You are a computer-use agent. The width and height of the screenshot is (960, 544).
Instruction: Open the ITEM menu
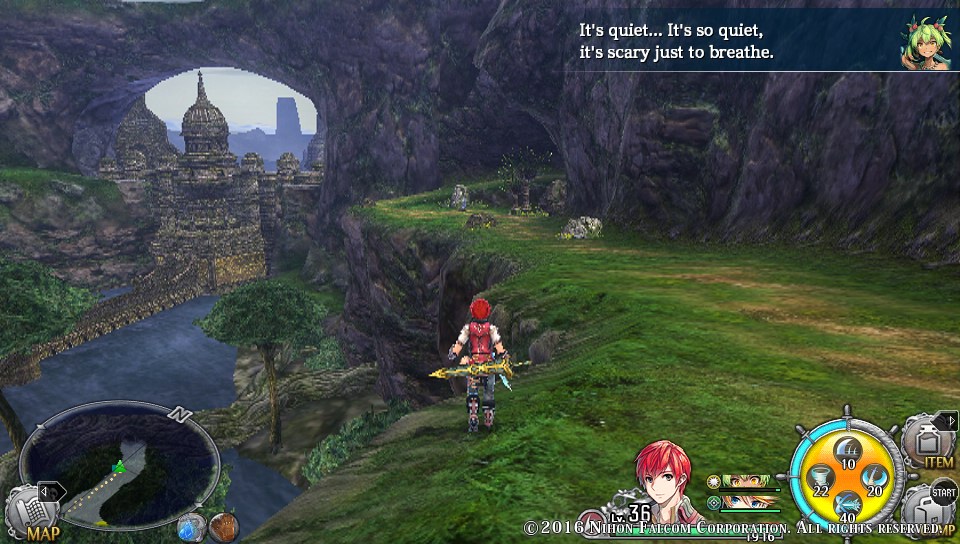coord(932,442)
